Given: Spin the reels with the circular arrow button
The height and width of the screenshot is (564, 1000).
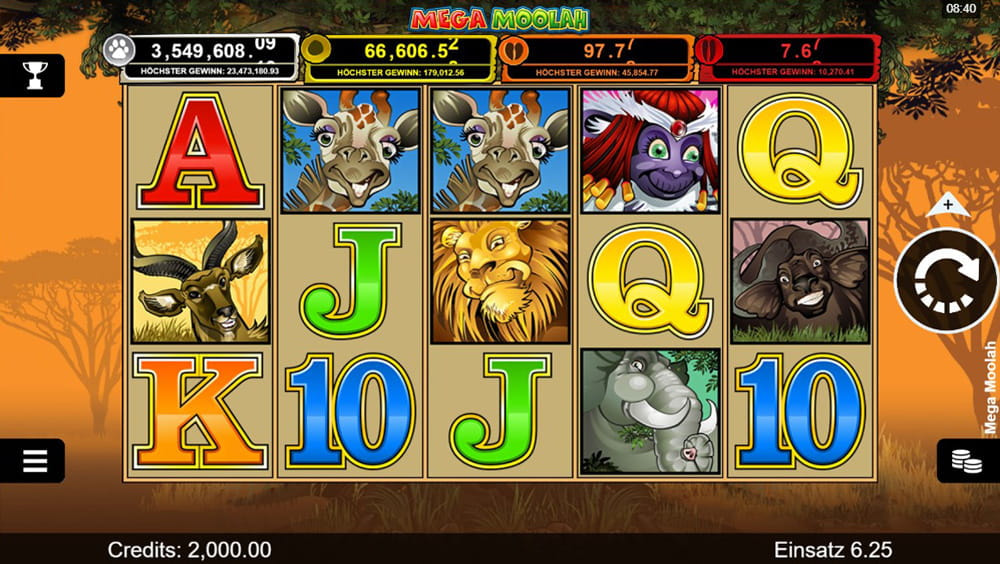Looking at the screenshot, I should (x=946, y=281).
